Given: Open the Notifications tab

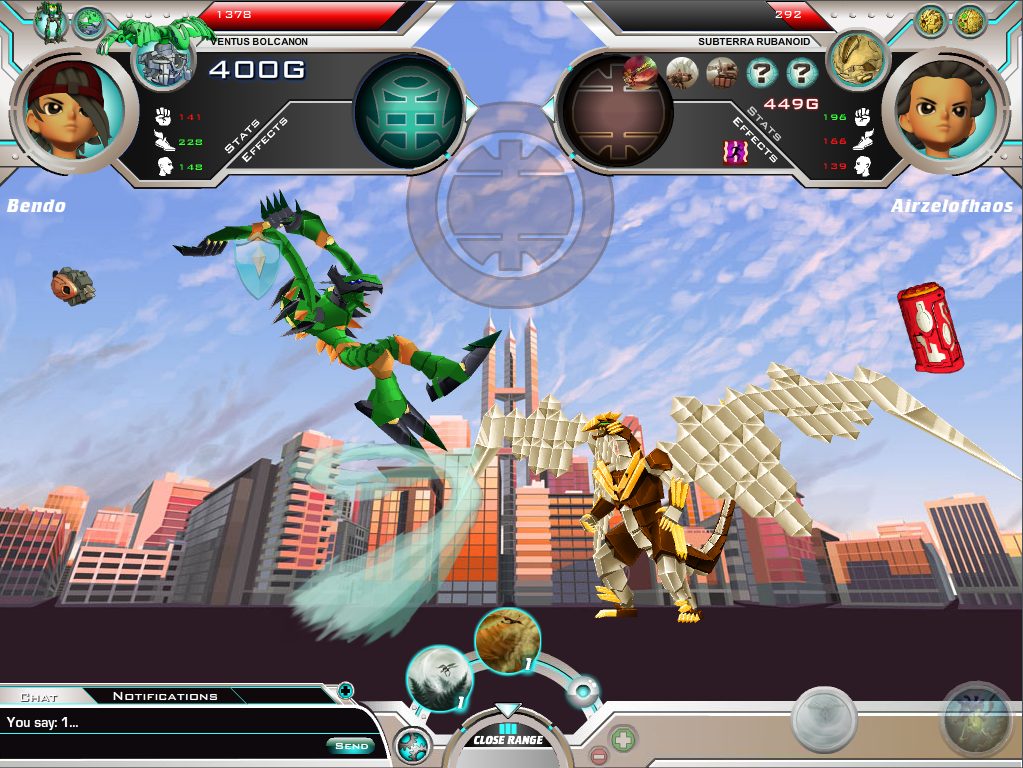Looking at the screenshot, I should point(165,696).
